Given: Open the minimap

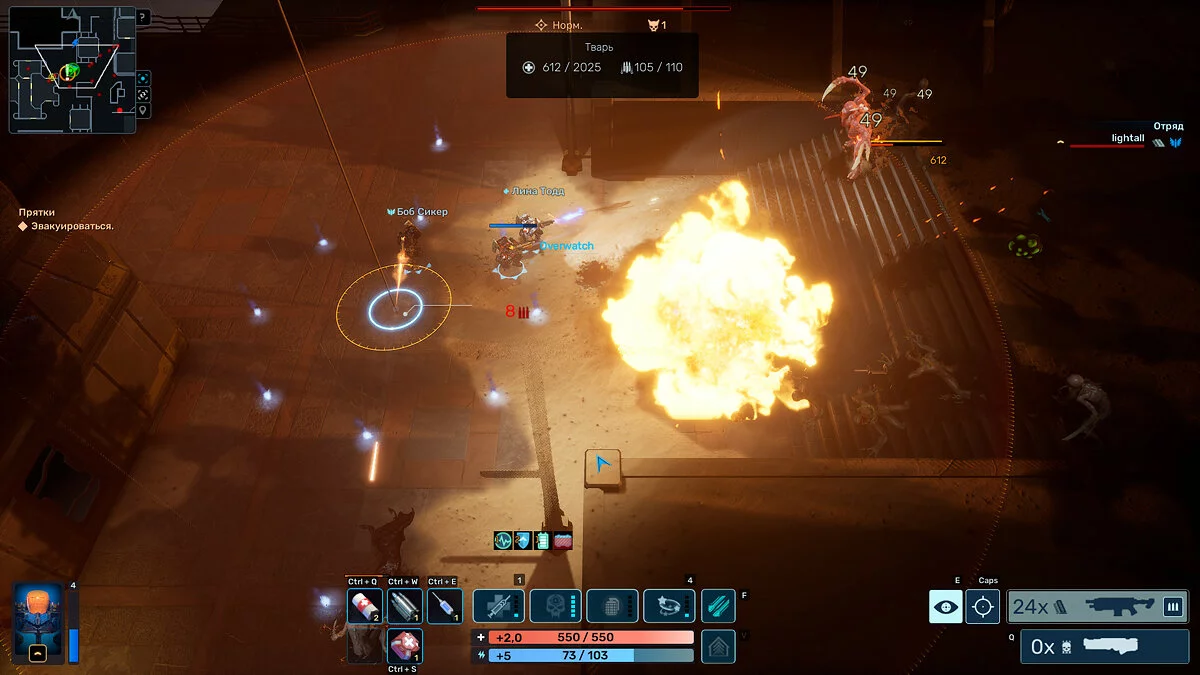Looking at the screenshot, I should coord(72,72).
